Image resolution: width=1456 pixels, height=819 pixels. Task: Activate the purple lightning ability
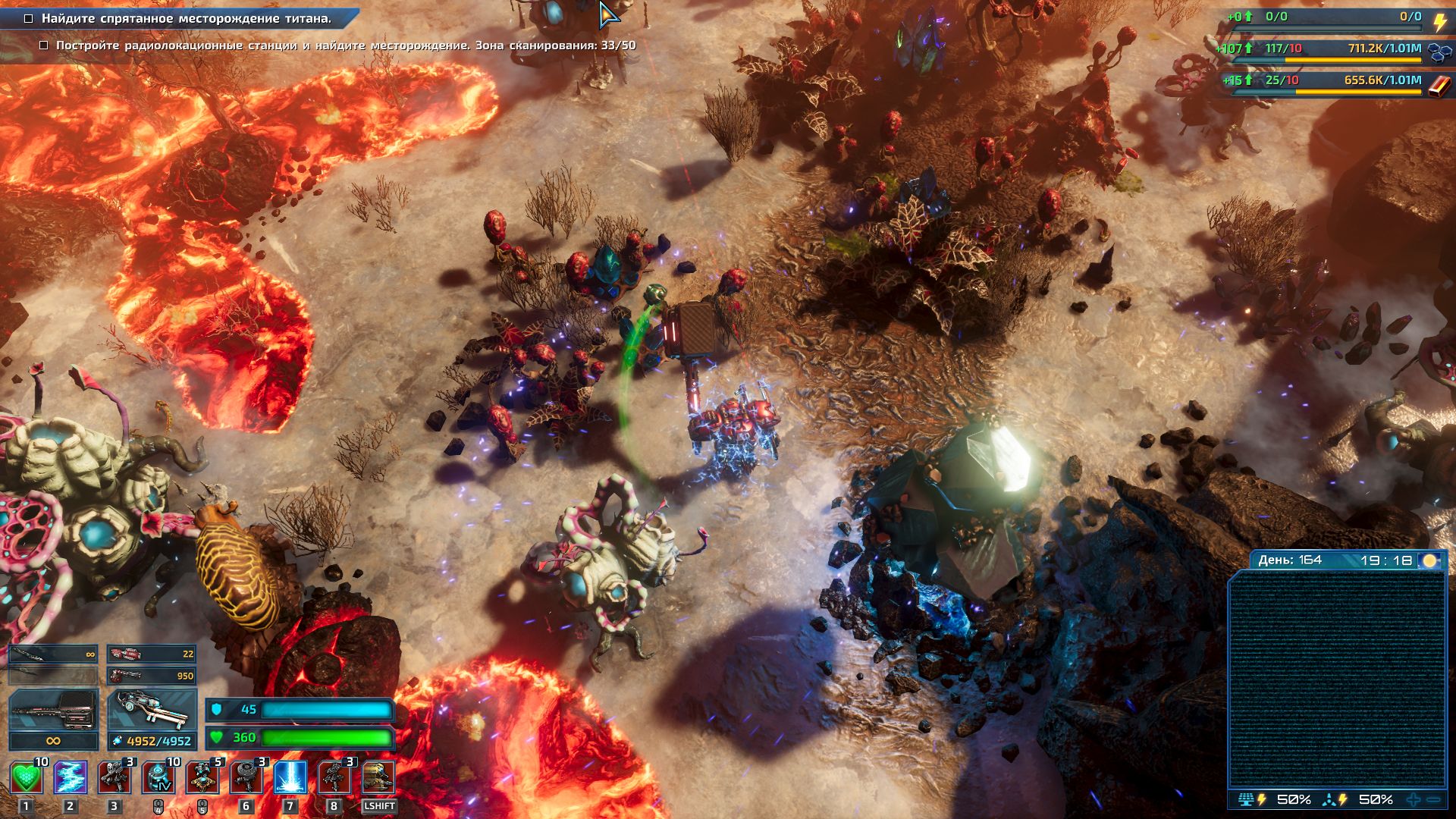click(71, 778)
